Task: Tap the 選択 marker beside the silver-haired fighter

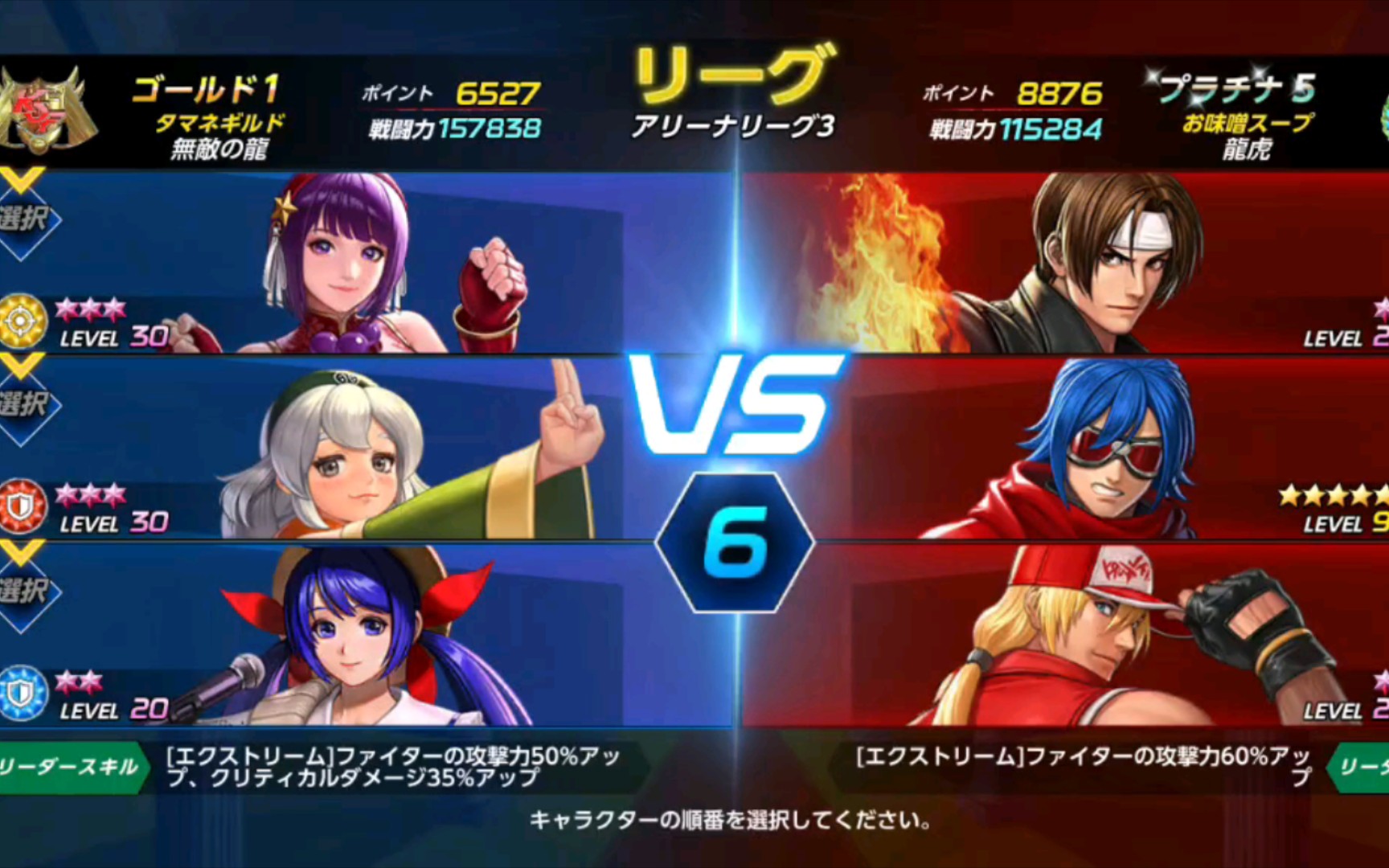Action: coord(26,404)
